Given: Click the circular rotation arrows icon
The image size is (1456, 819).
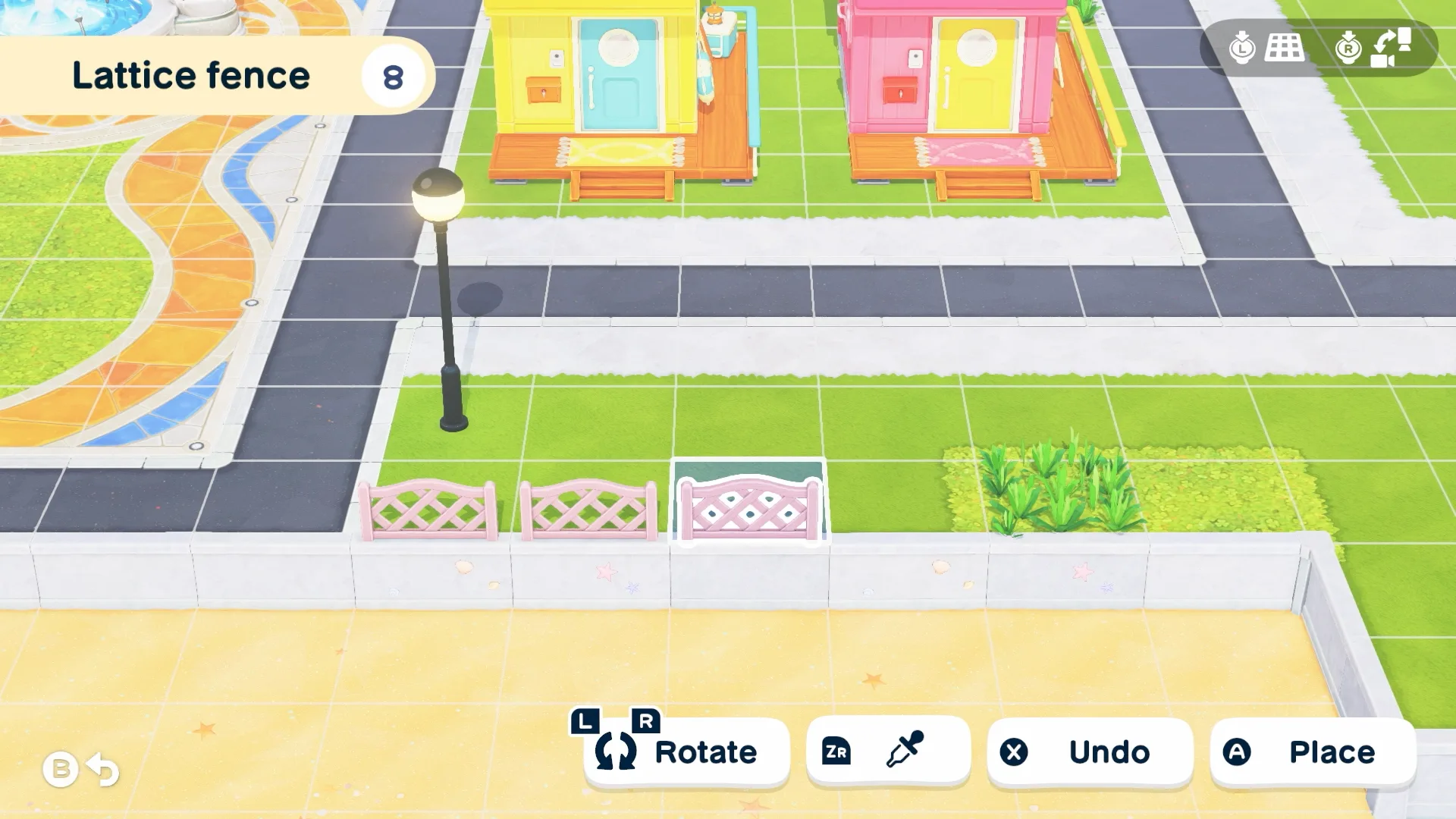Looking at the screenshot, I should coord(617,752).
